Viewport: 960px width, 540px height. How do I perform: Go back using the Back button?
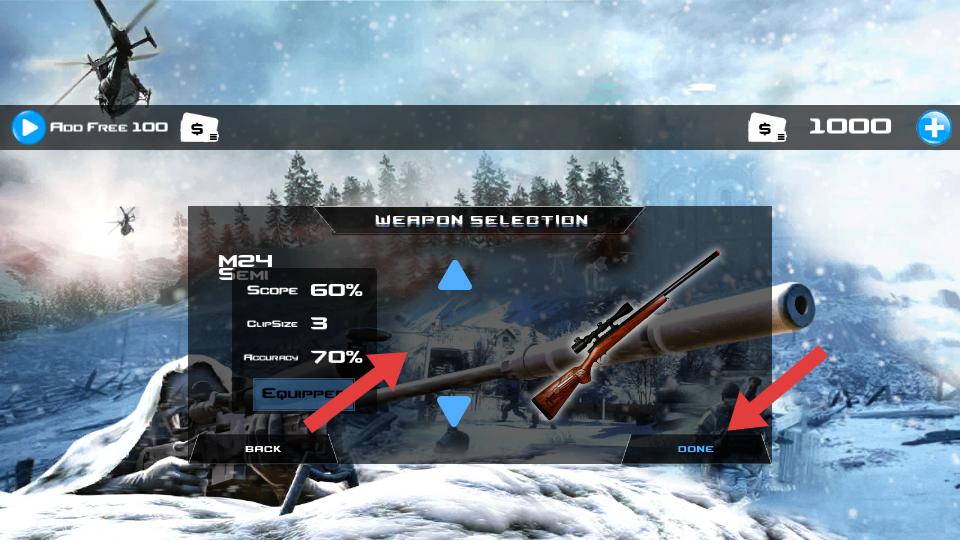point(263,449)
